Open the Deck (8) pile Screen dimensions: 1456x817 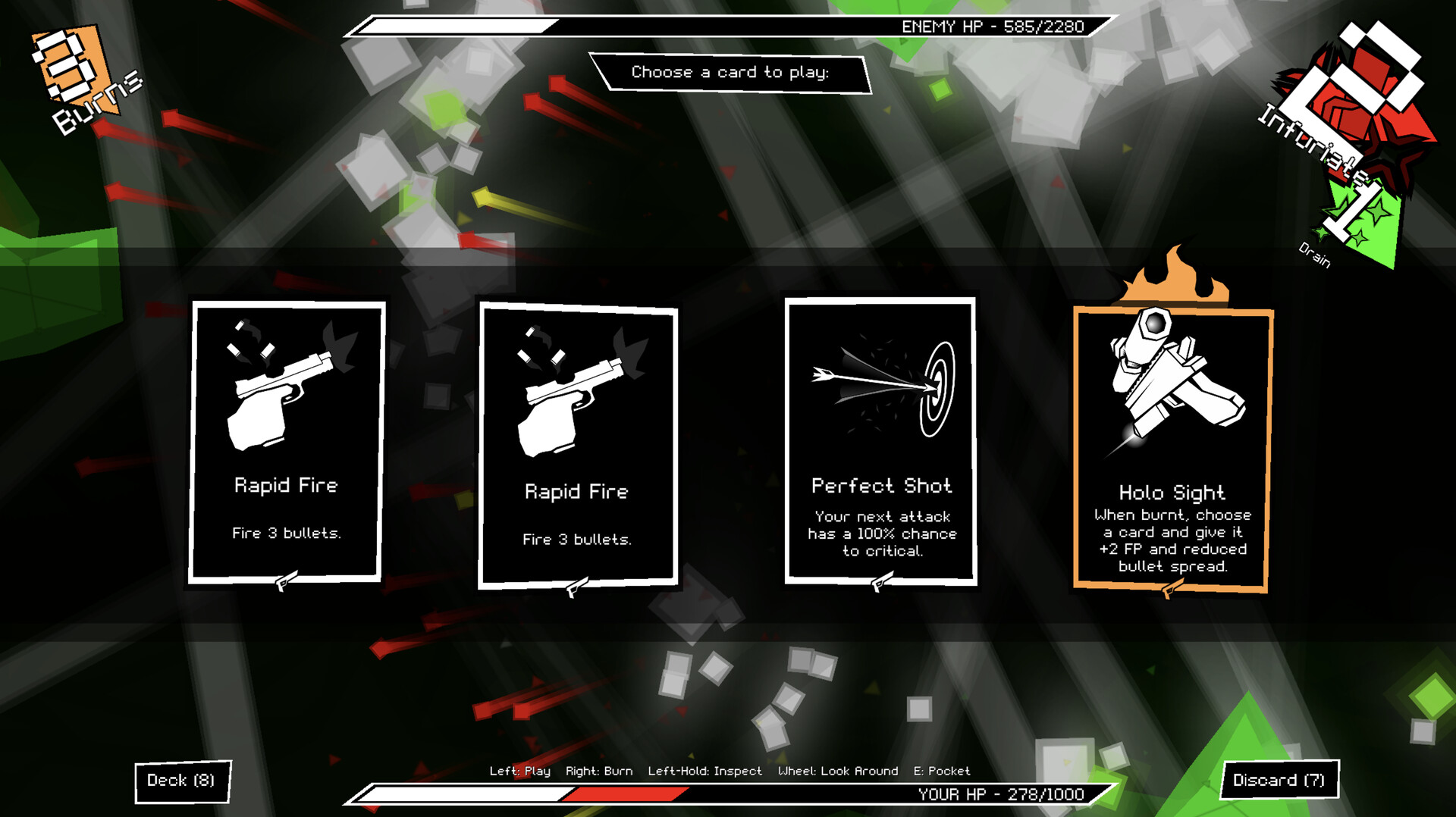point(182,780)
